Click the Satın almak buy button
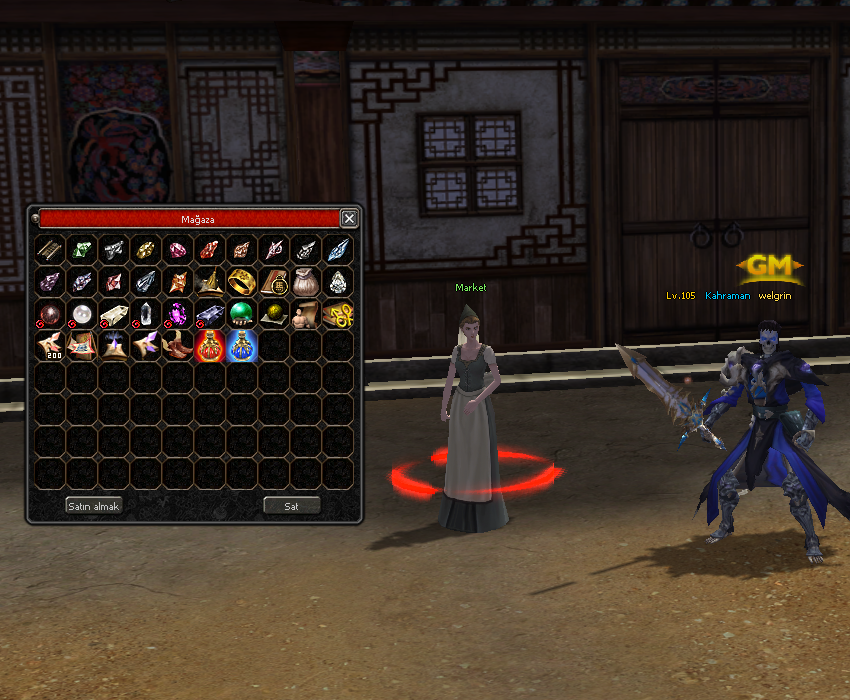 (x=93, y=506)
